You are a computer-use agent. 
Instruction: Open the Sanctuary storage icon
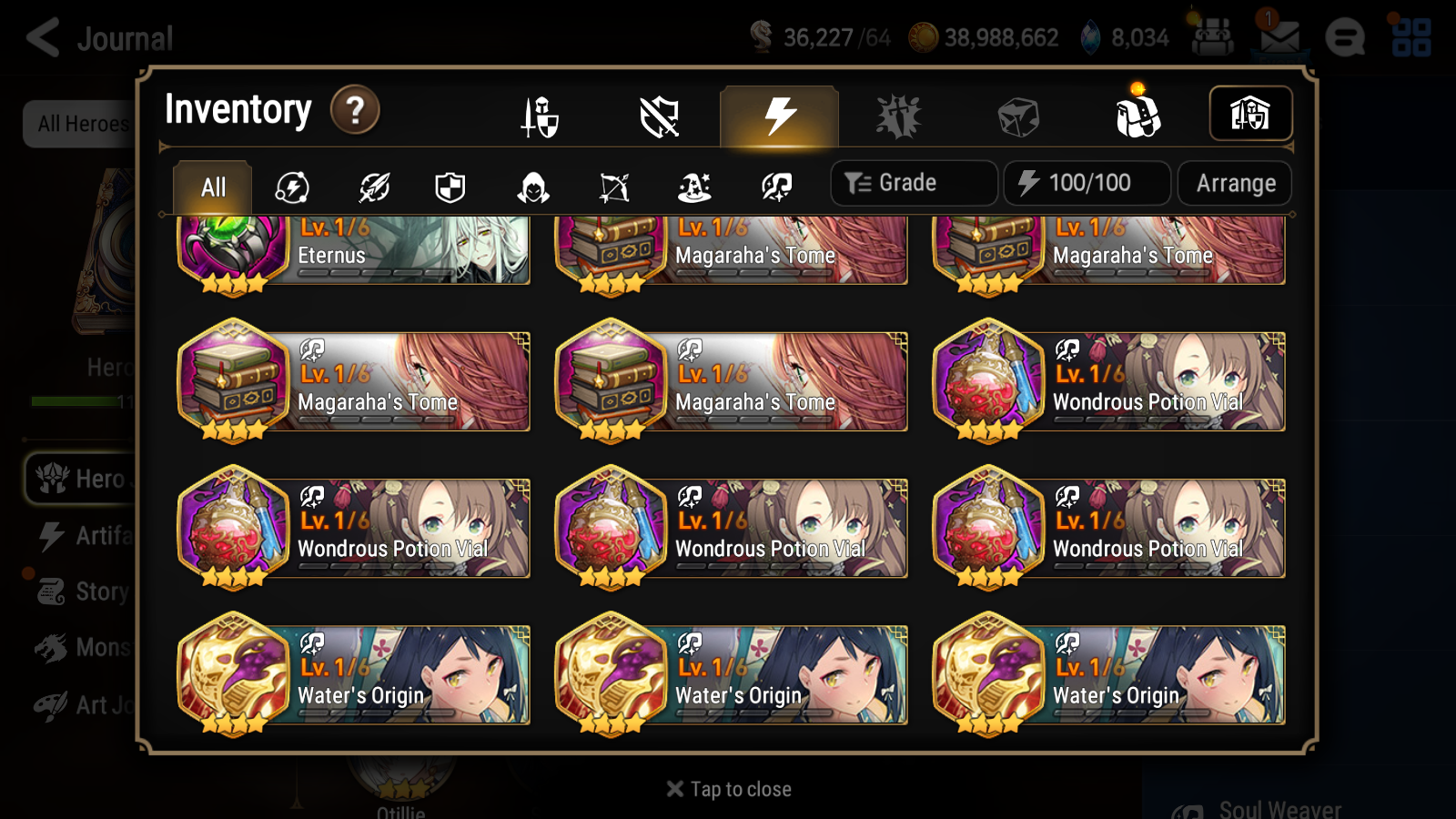1250,114
